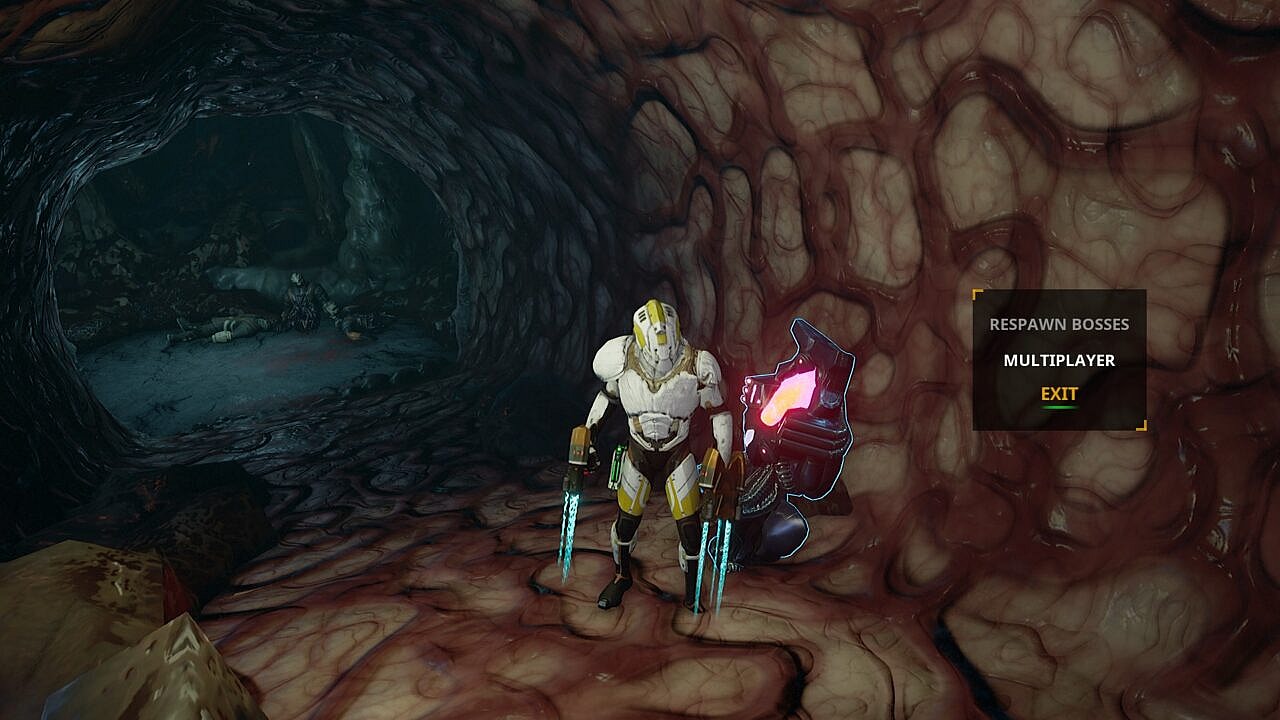Open the Multiplayer menu entry
Viewport: 1280px width, 720px height.
coord(1059,360)
